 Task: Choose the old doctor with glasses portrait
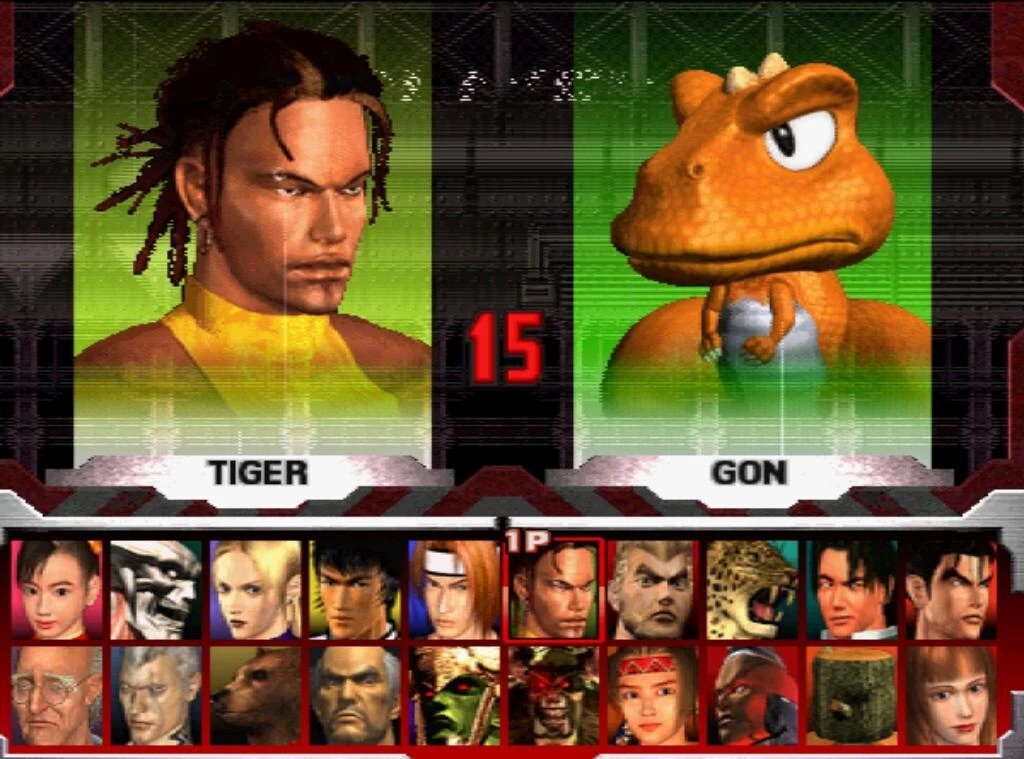[57, 696]
